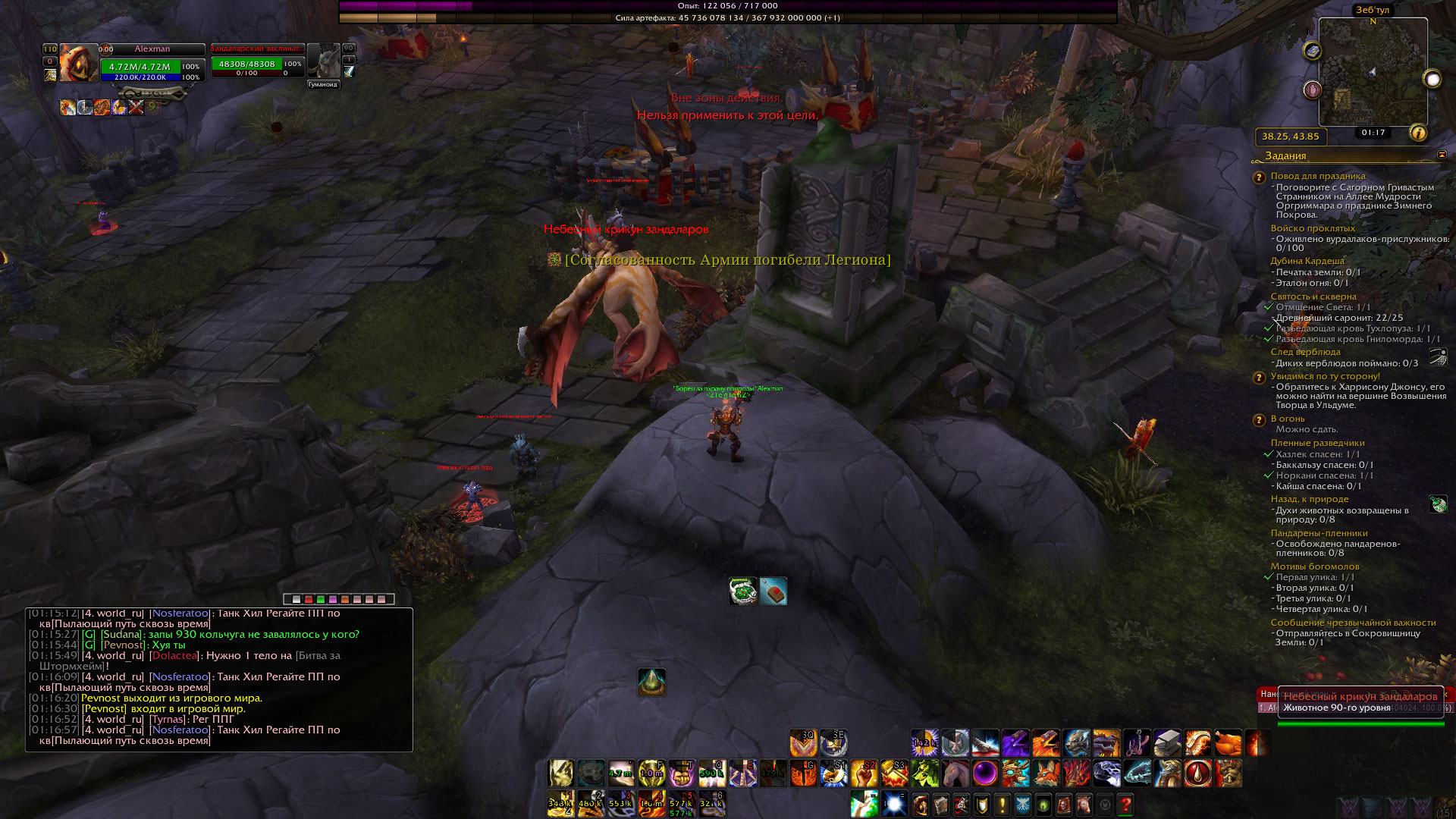Use the 'След верблюда' quest item
The width and height of the screenshot is (1456, 819).
(1438, 357)
